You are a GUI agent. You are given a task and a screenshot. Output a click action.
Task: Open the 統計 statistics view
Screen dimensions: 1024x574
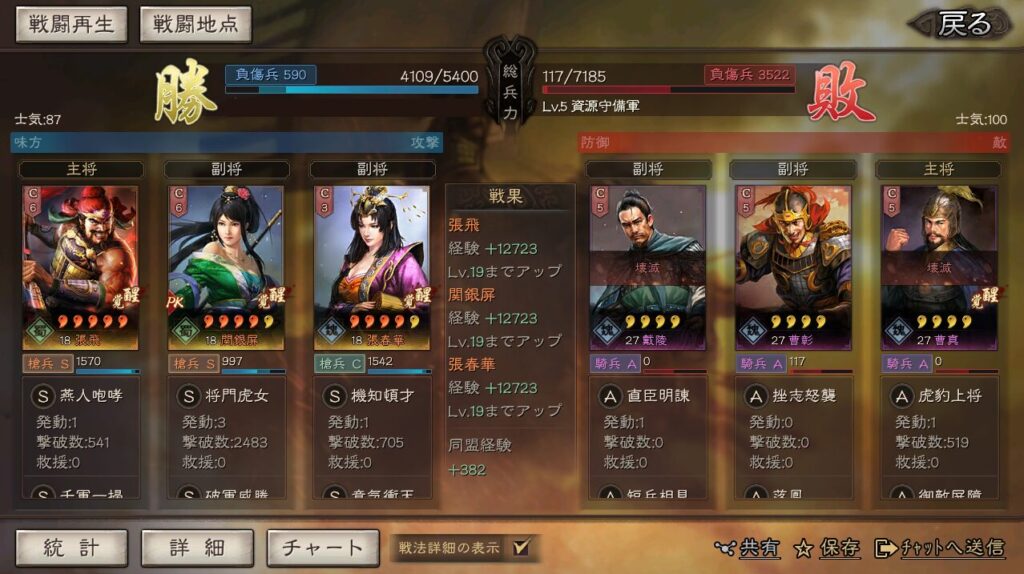pos(71,547)
